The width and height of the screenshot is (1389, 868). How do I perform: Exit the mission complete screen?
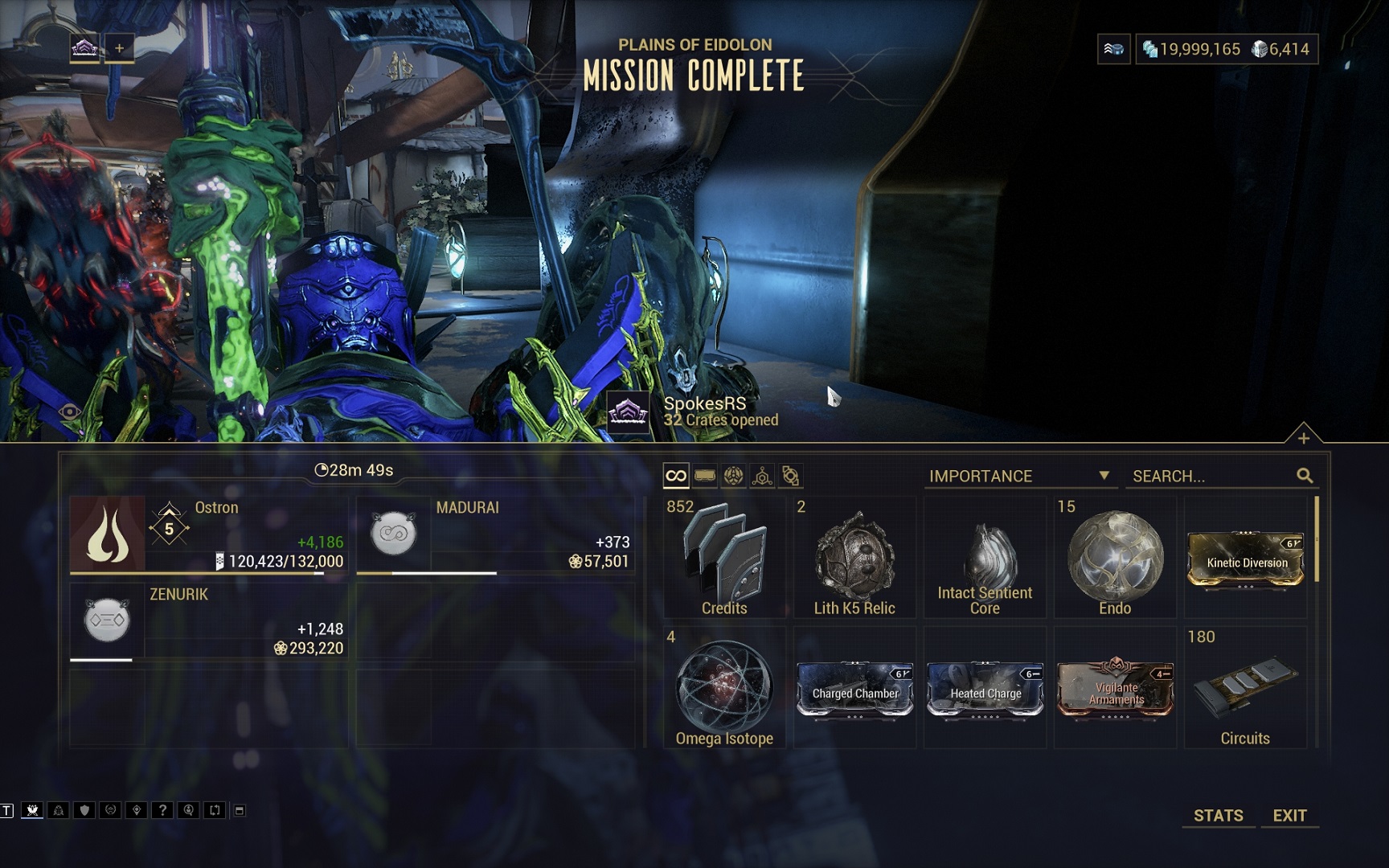(x=1289, y=815)
